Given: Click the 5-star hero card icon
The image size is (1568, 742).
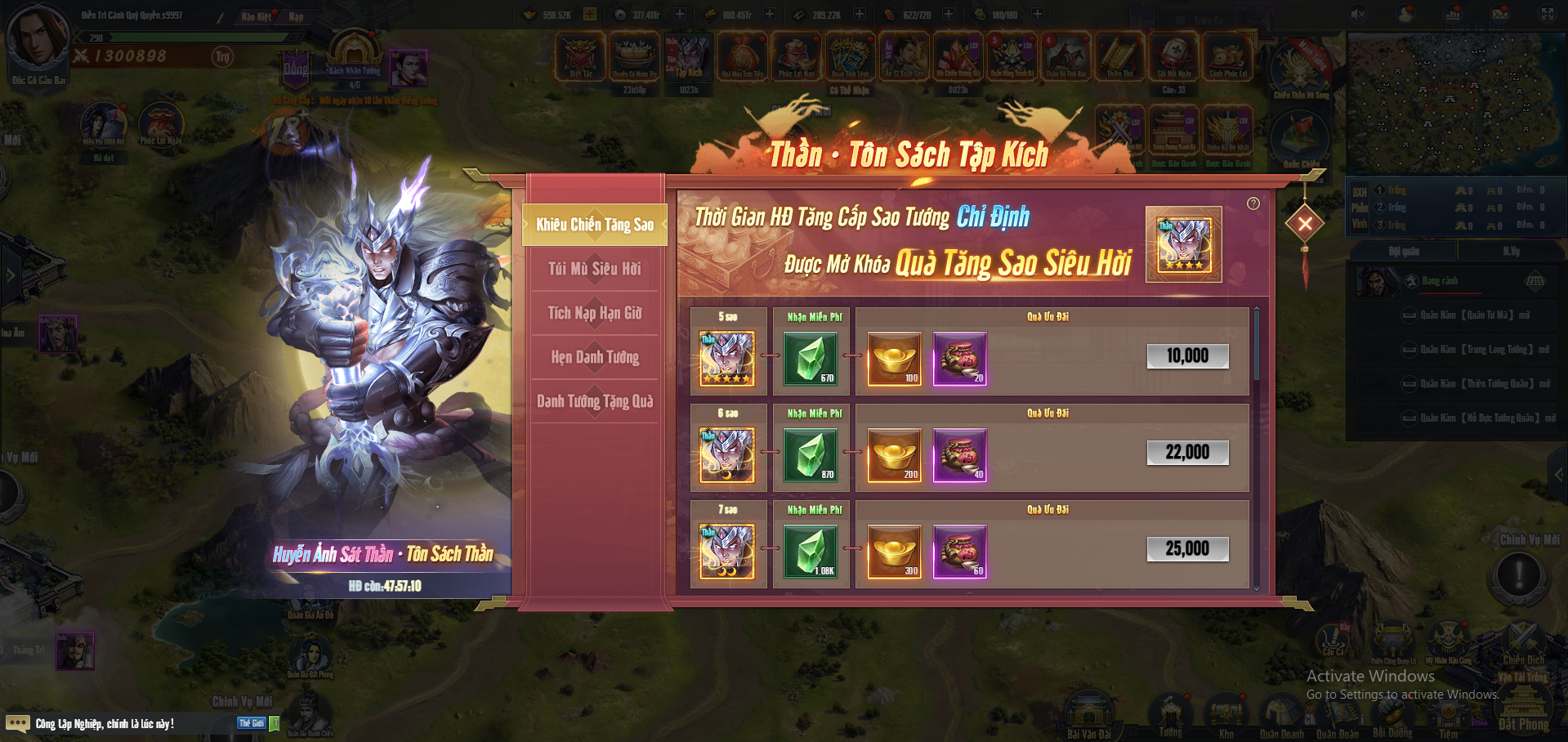Looking at the screenshot, I should pyautogui.click(x=727, y=358).
